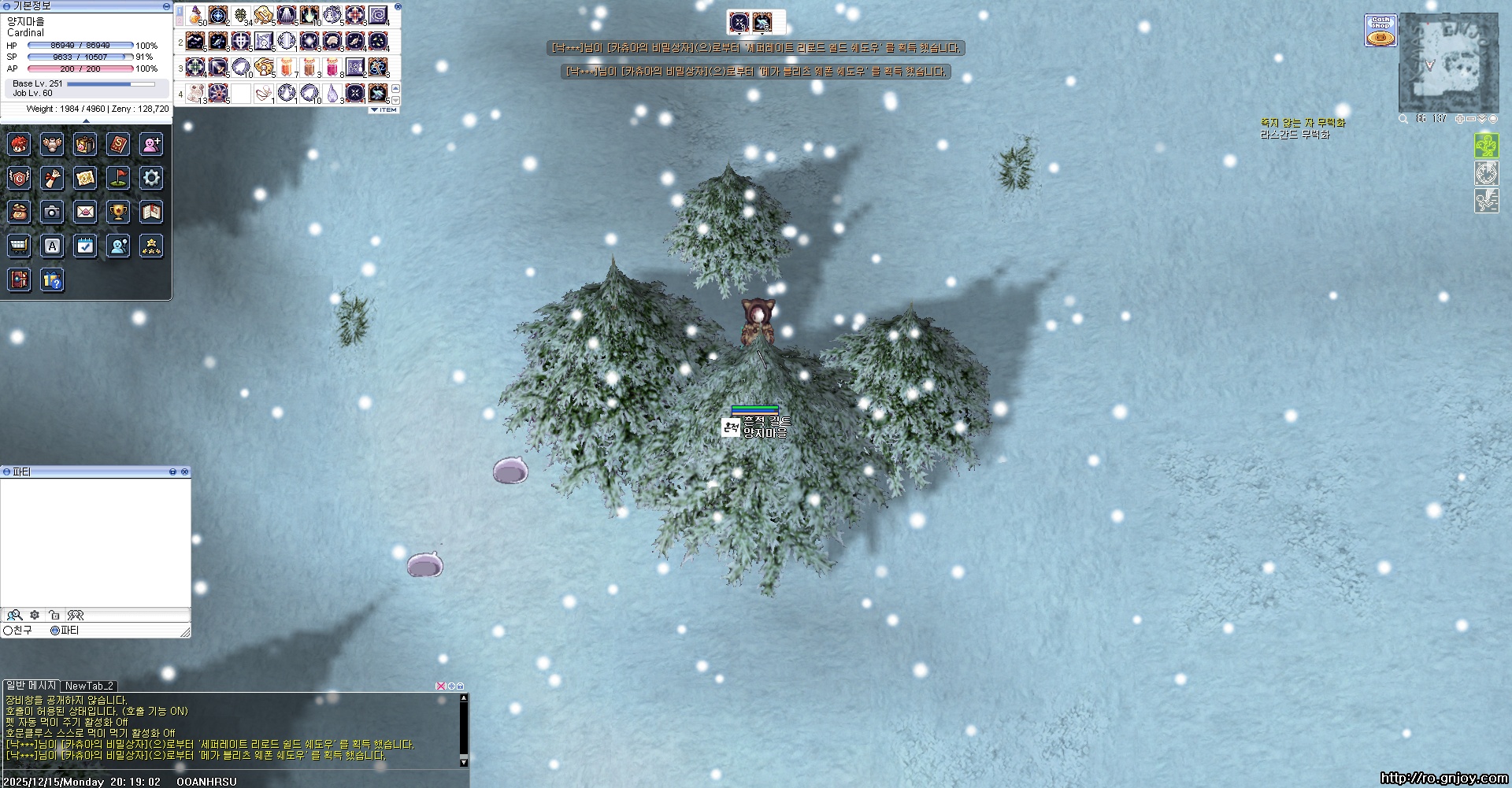Image resolution: width=1512 pixels, height=788 pixels.
Task: Open settings with the gear menu icon
Action: 151,178
